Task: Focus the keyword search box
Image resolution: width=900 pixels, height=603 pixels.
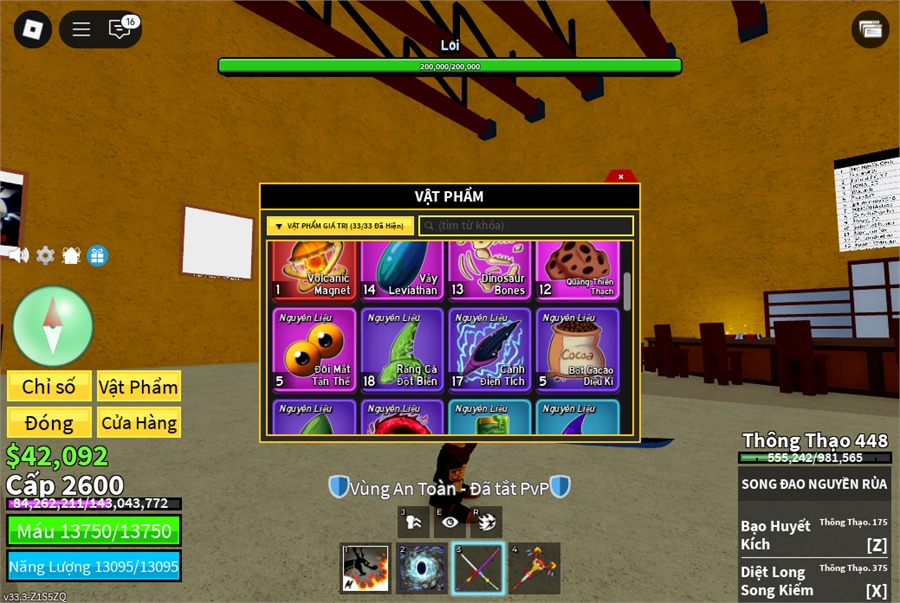Action: click(525, 226)
